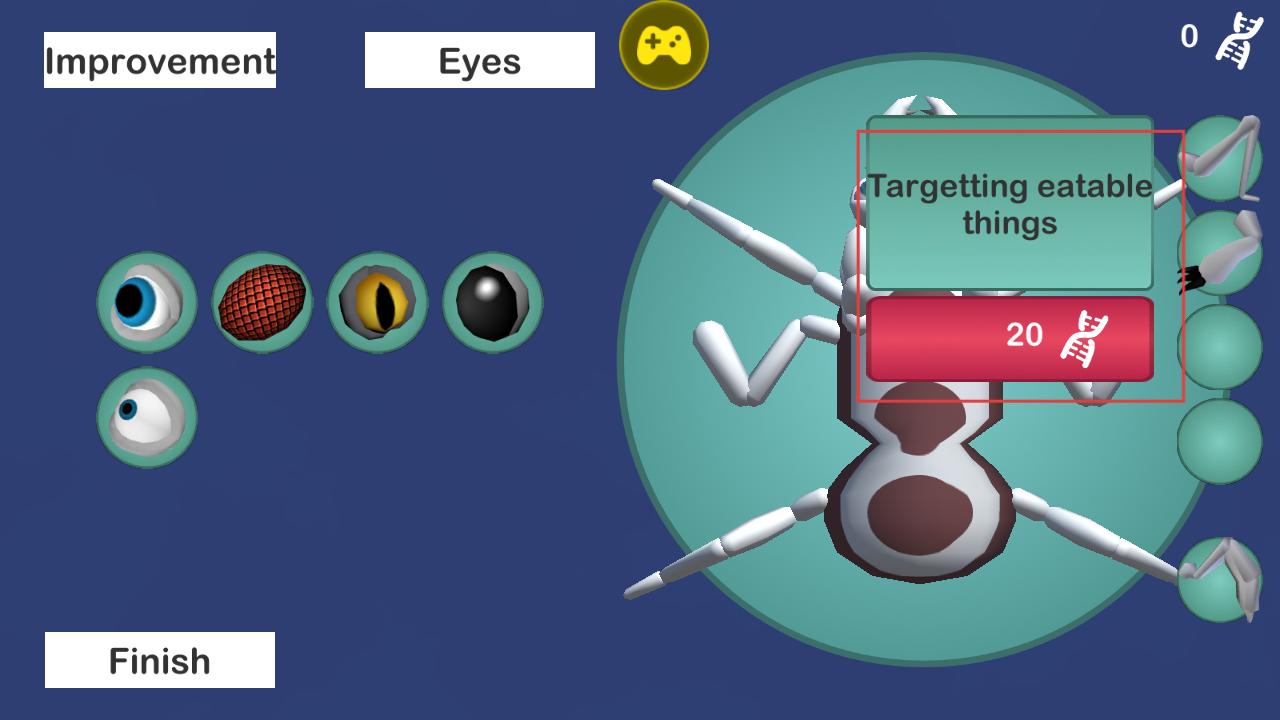The height and width of the screenshot is (720, 1280).
Task: Select the black-clawed limb slot
Action: [1220, 254]
